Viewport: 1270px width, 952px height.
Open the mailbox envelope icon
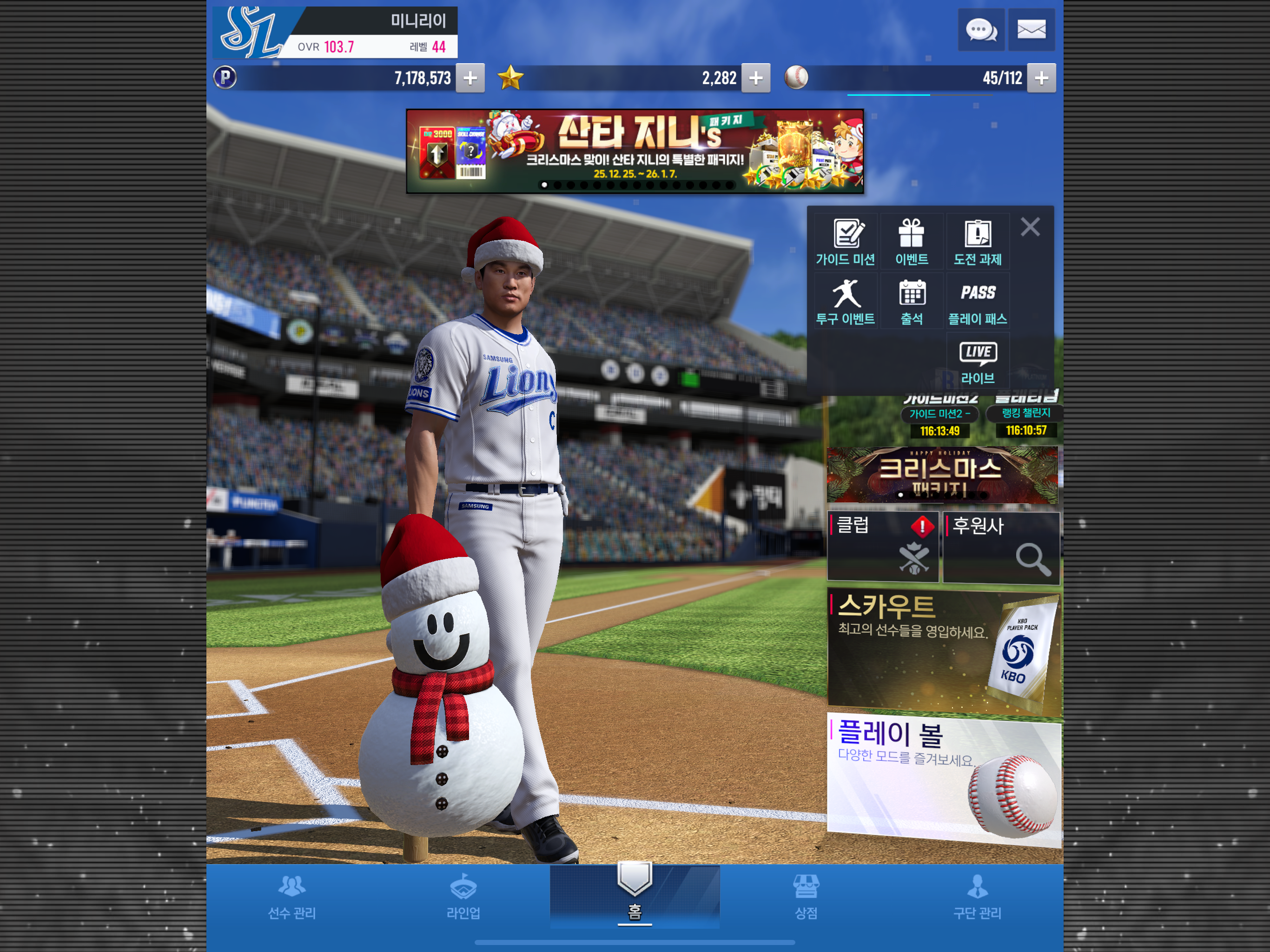[x=1031, y=30]
